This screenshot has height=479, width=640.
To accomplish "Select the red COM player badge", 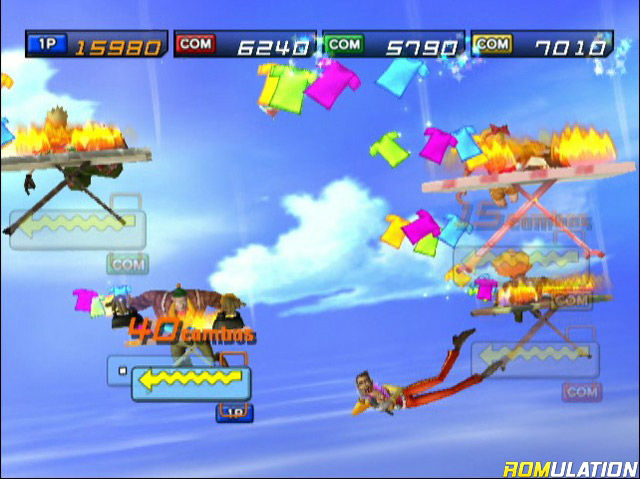I will tap(194, 44).
